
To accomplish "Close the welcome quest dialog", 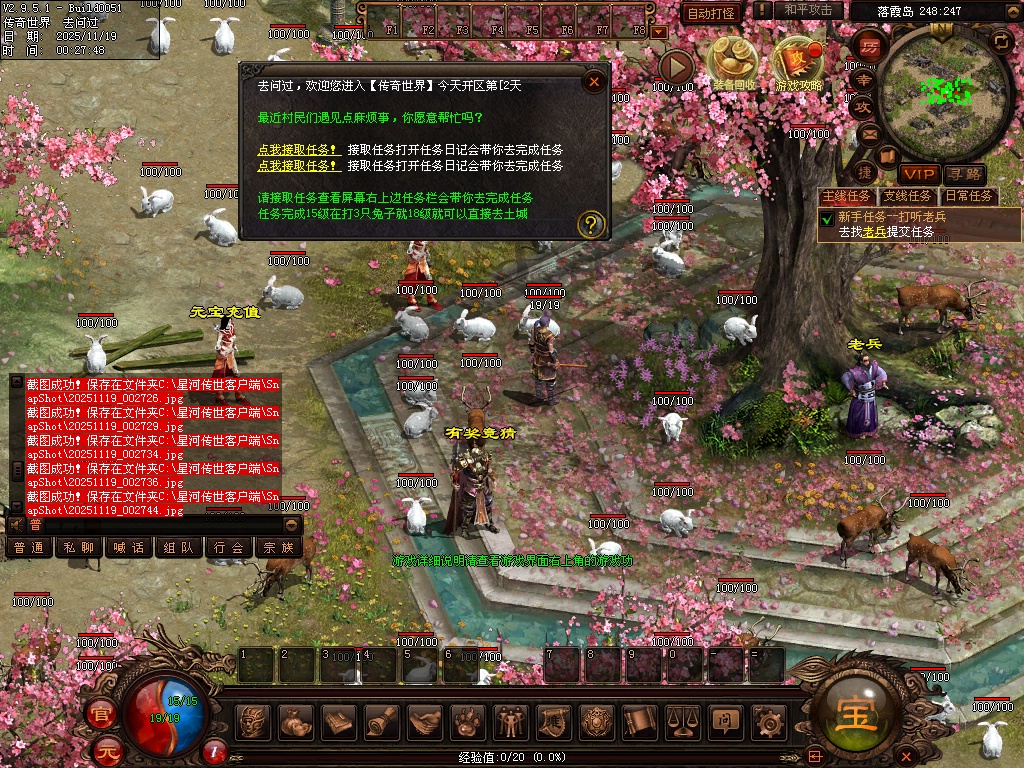I will tap(594, 82).
